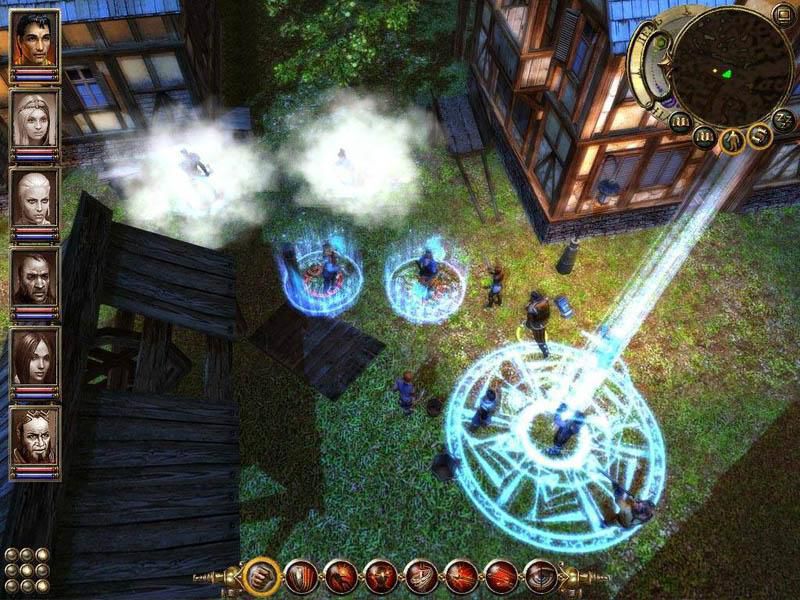800x600 pixels.
Task: Pick the long dark-haired woman's portrait
Action: pyautogui.click(x=34, y=353)
